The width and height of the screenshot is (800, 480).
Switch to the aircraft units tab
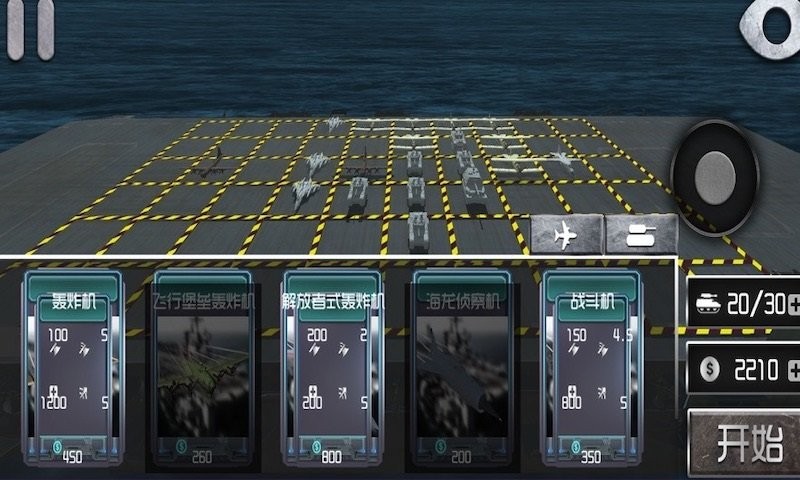567,236
